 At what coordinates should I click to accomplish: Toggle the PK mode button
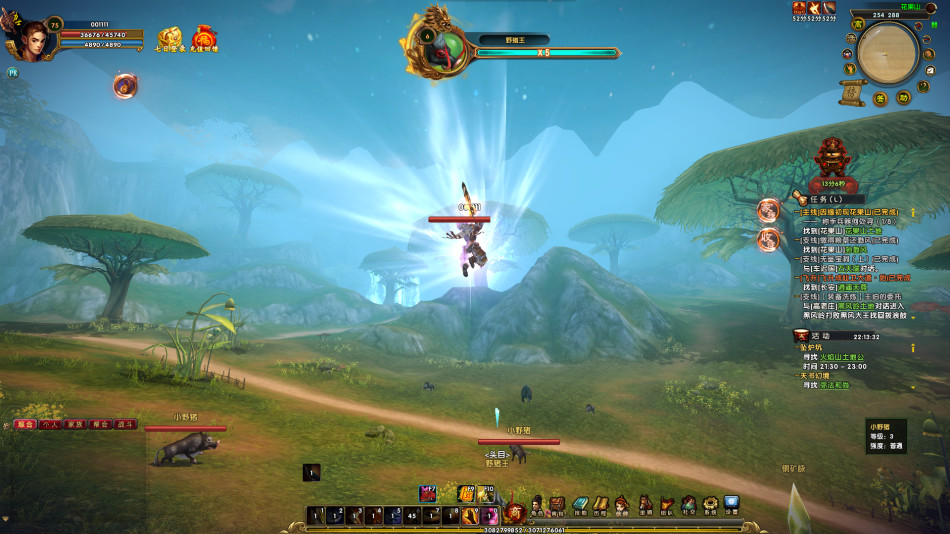[x=13, y=72]
